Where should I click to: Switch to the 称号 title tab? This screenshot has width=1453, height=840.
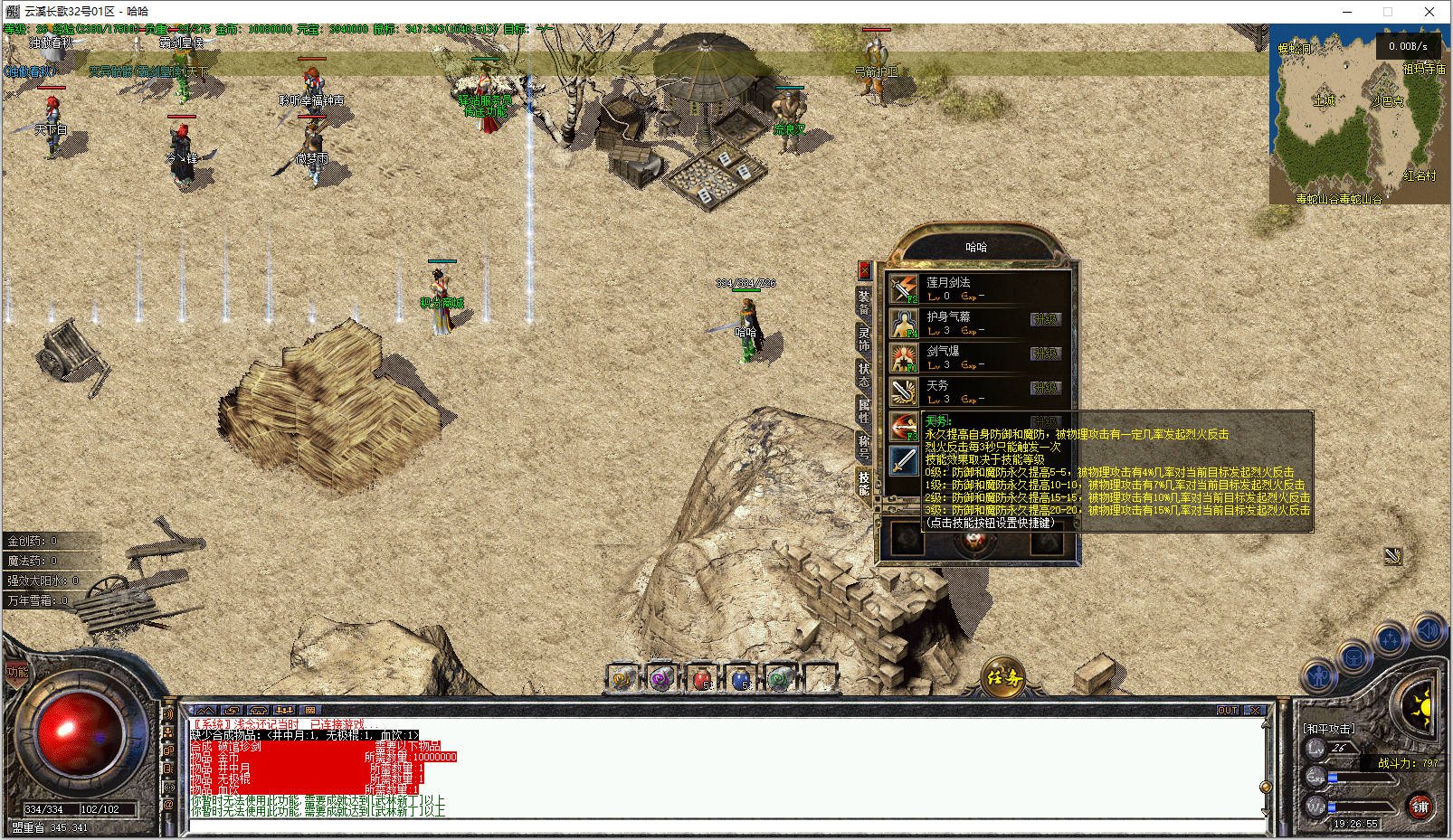(x=864, y=446)
